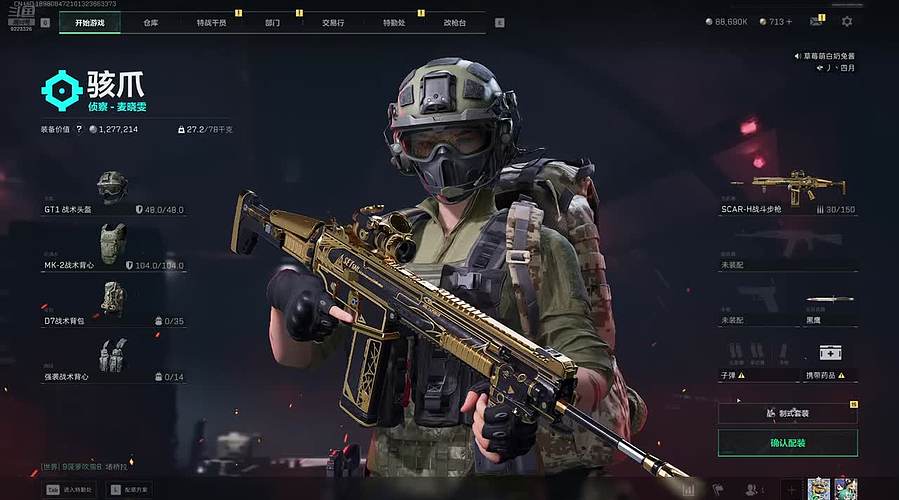The image size is (899, 500).
Task: Switch to the 仓库 (Warehouse) tab
Action: 150,22
